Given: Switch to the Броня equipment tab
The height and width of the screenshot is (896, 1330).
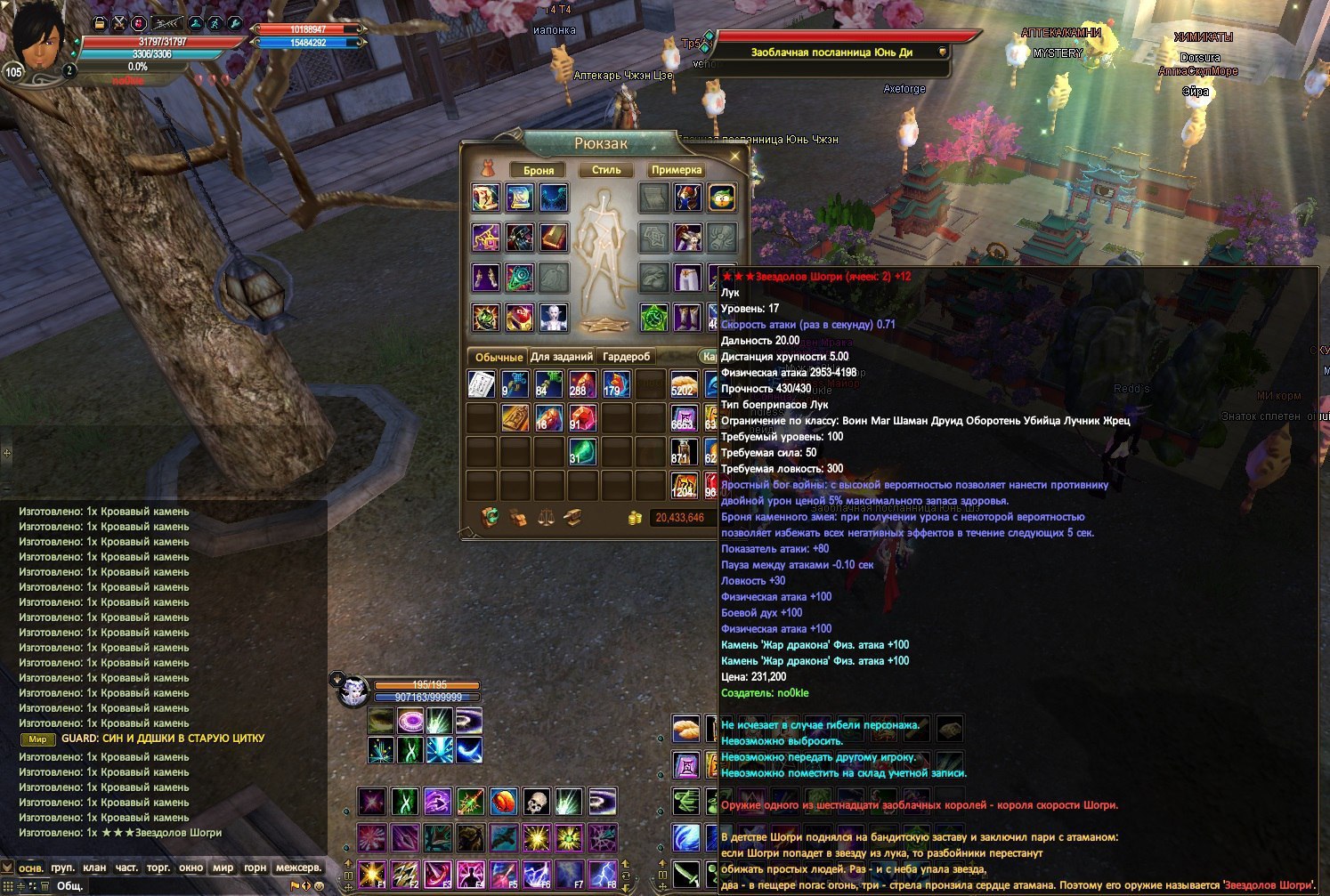Looking at the screenshot, I should tap(539, 170).
